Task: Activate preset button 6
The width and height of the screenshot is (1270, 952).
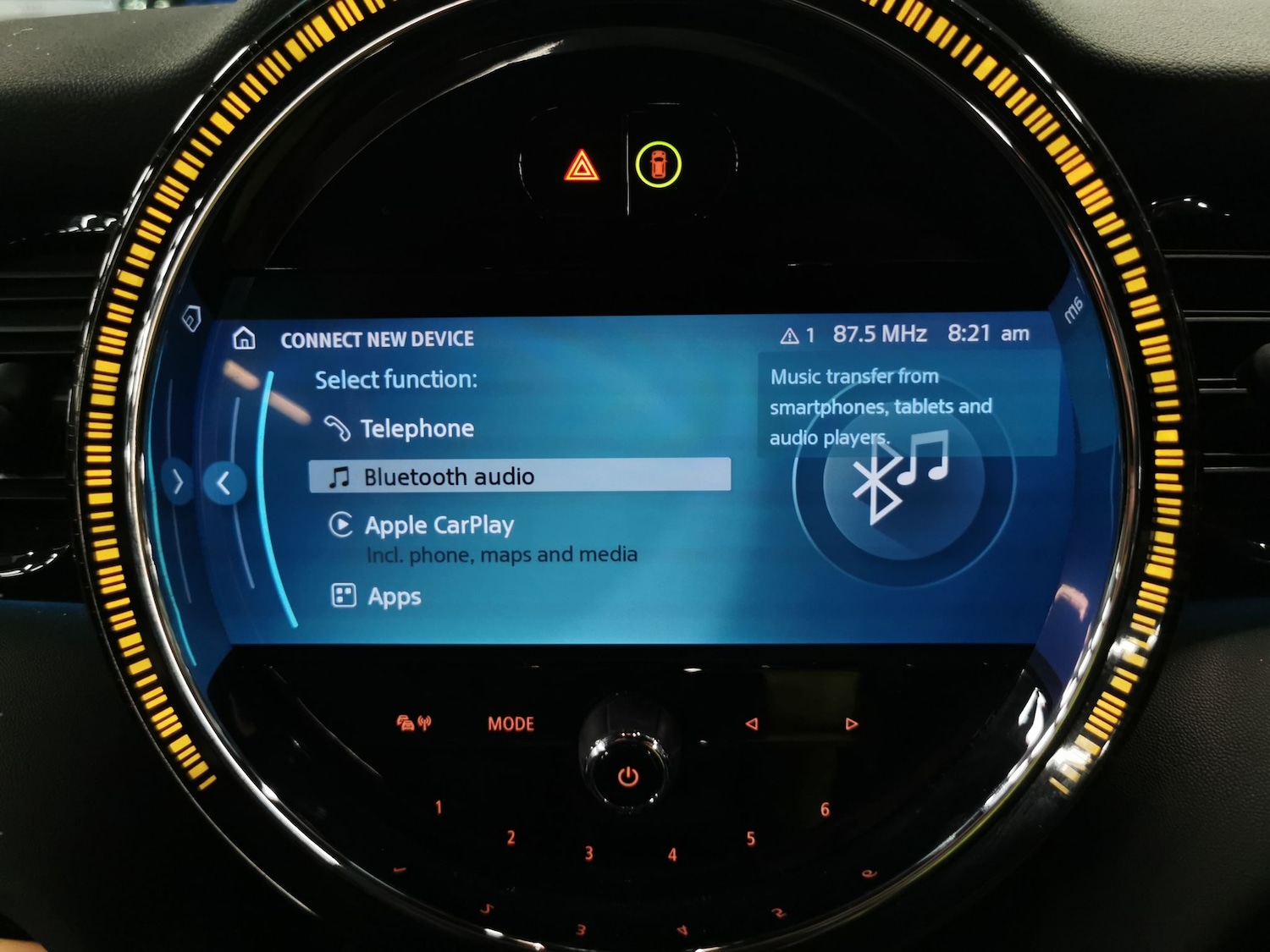Action: pyautogui.click(x=825, y=810)
